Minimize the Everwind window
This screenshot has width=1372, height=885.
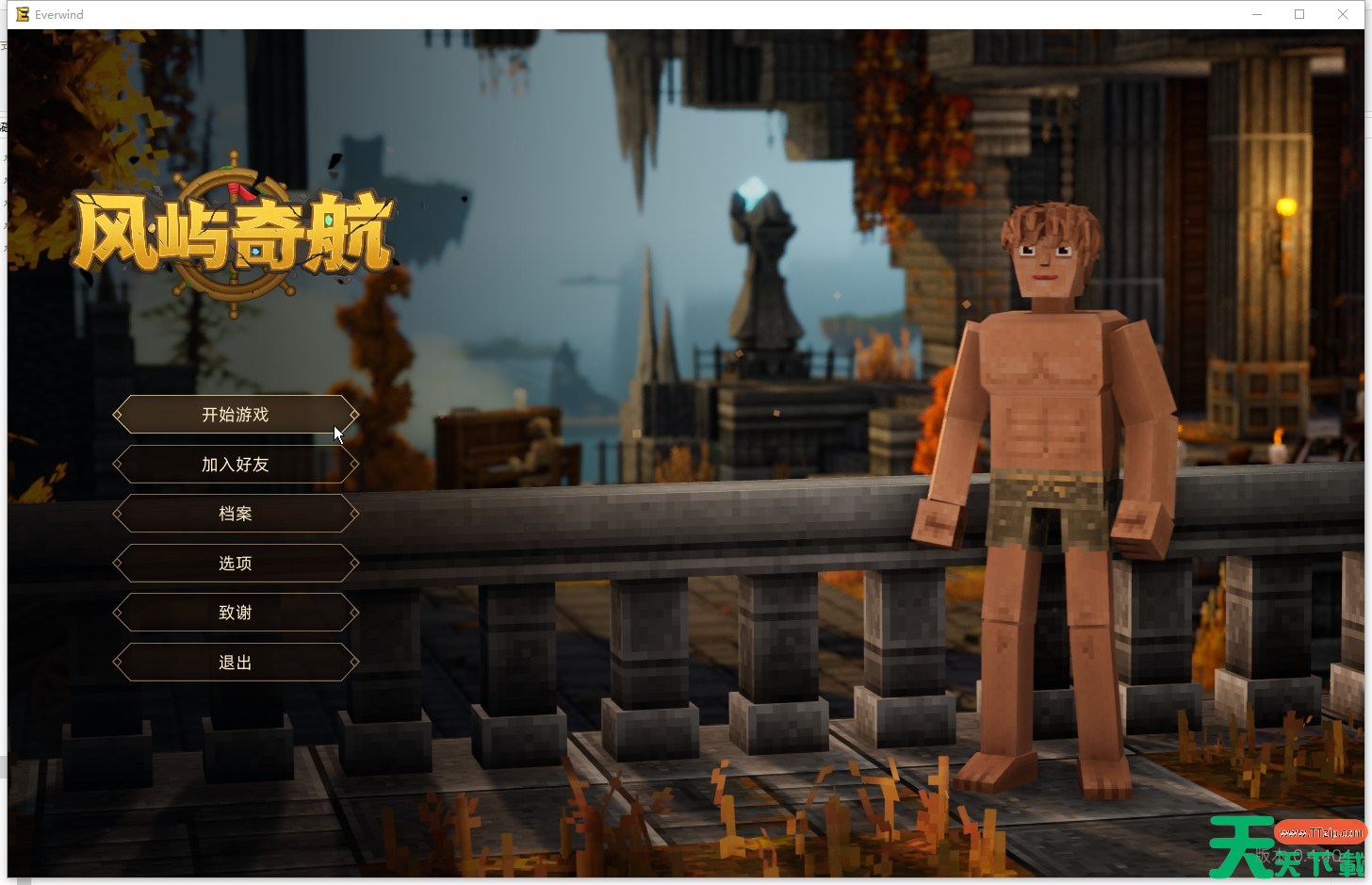(1256, 14)
